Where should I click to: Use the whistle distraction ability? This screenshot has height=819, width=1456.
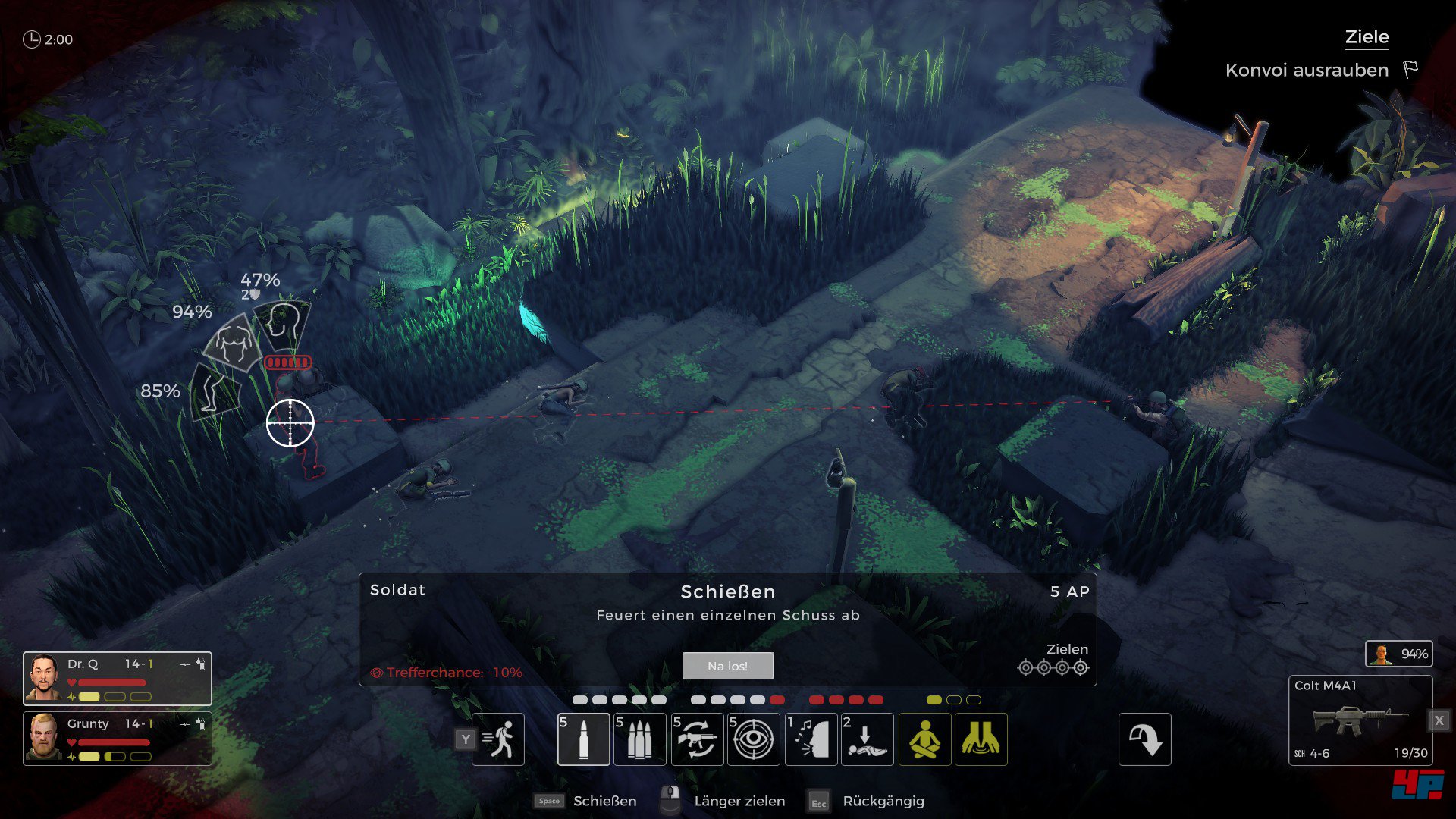[x=811, y=739]
